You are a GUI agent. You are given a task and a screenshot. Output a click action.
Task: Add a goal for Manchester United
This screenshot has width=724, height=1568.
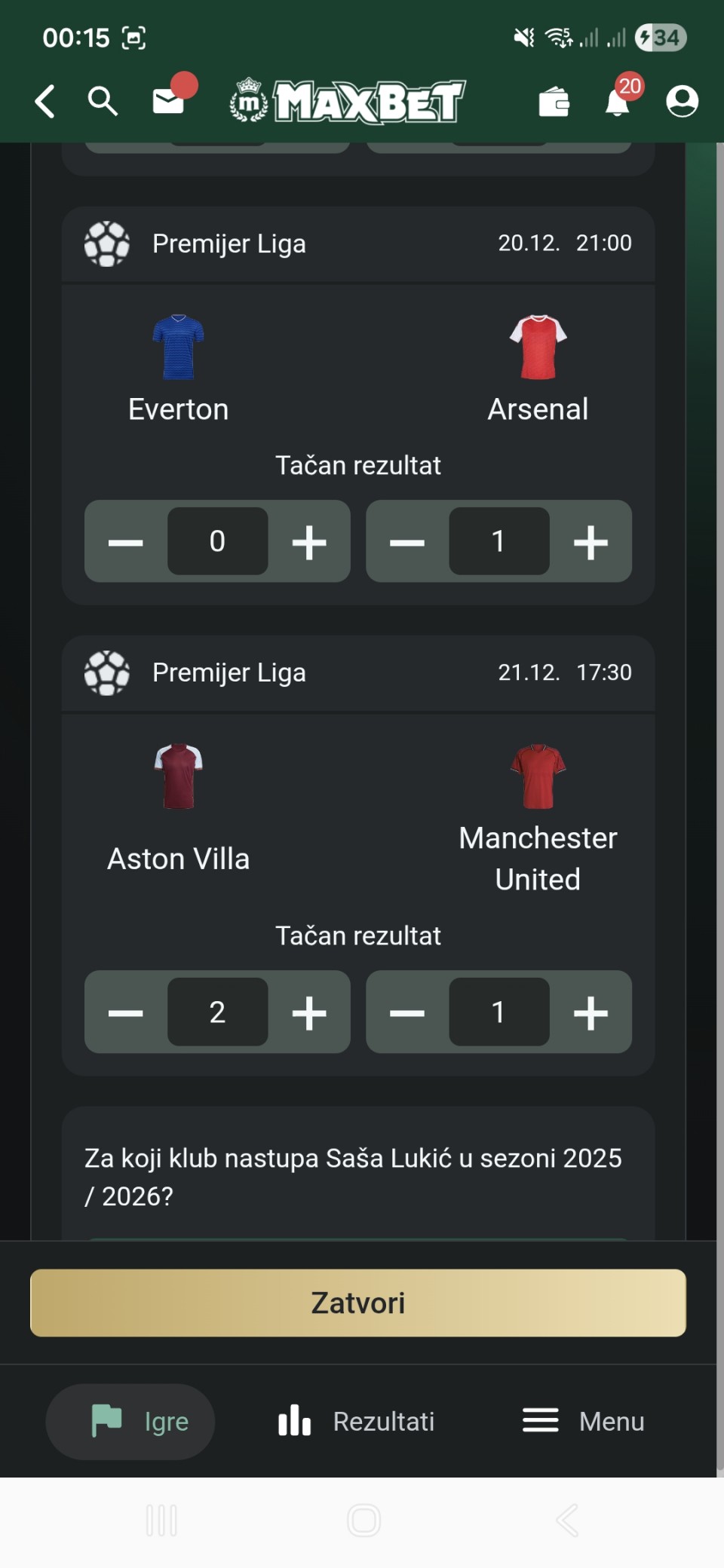pos(591,1012)
